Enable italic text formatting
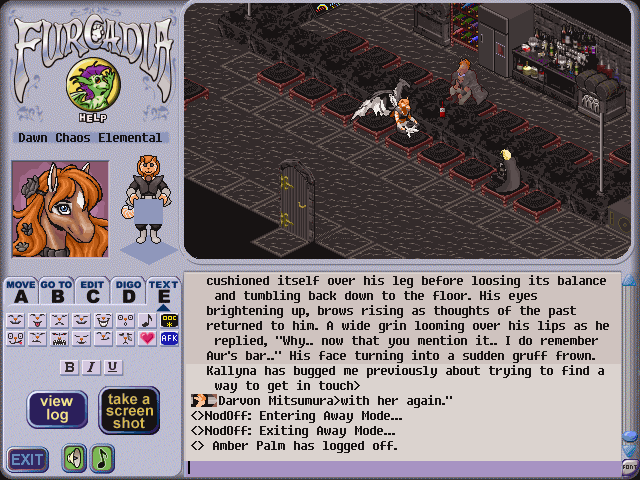Image resolution: width=640 pixels, height=480 pixels. (x=91, y=367)
